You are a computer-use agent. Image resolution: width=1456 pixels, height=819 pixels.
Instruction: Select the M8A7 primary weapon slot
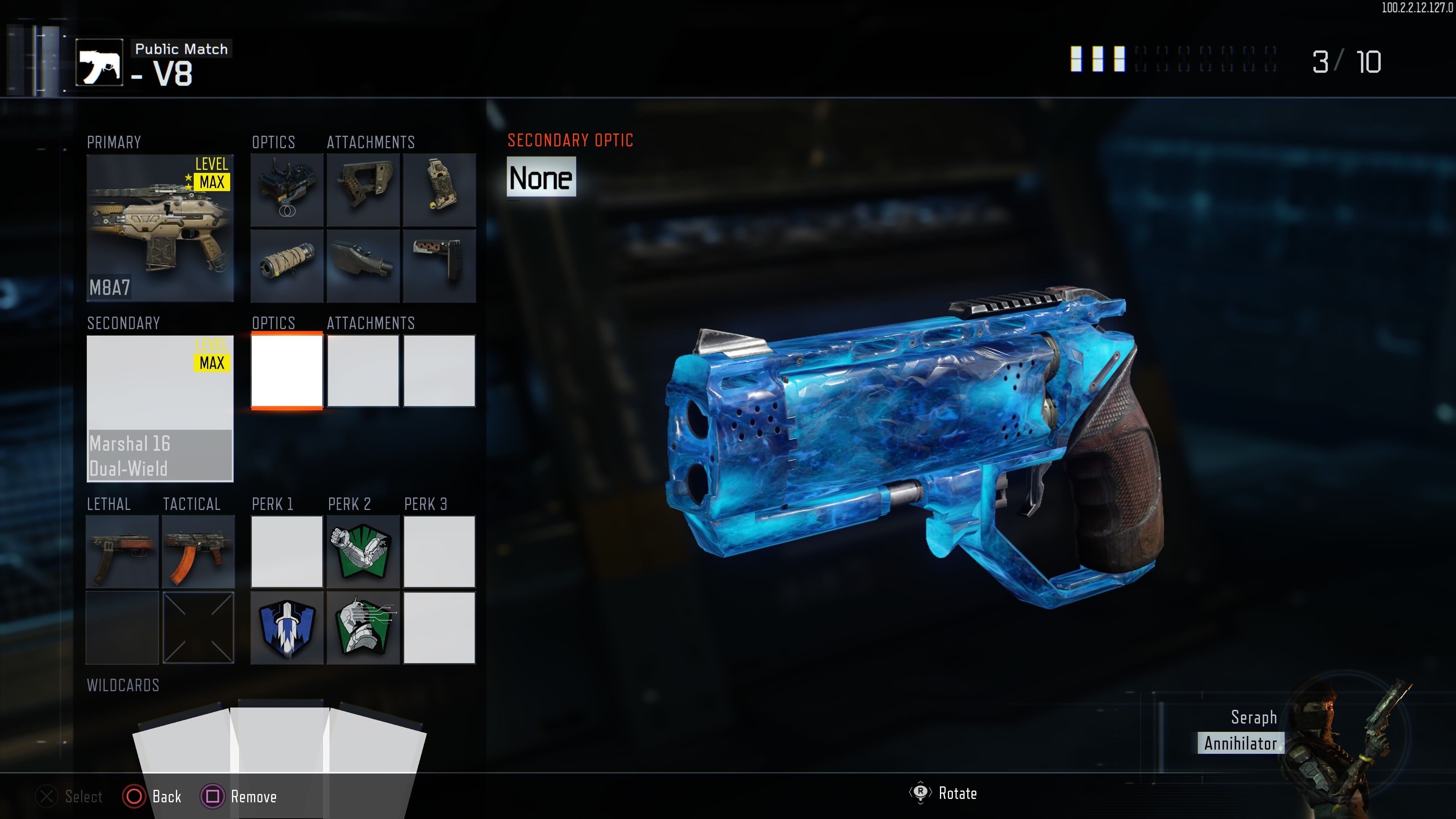pyautogui.click(x=160, y=228)
